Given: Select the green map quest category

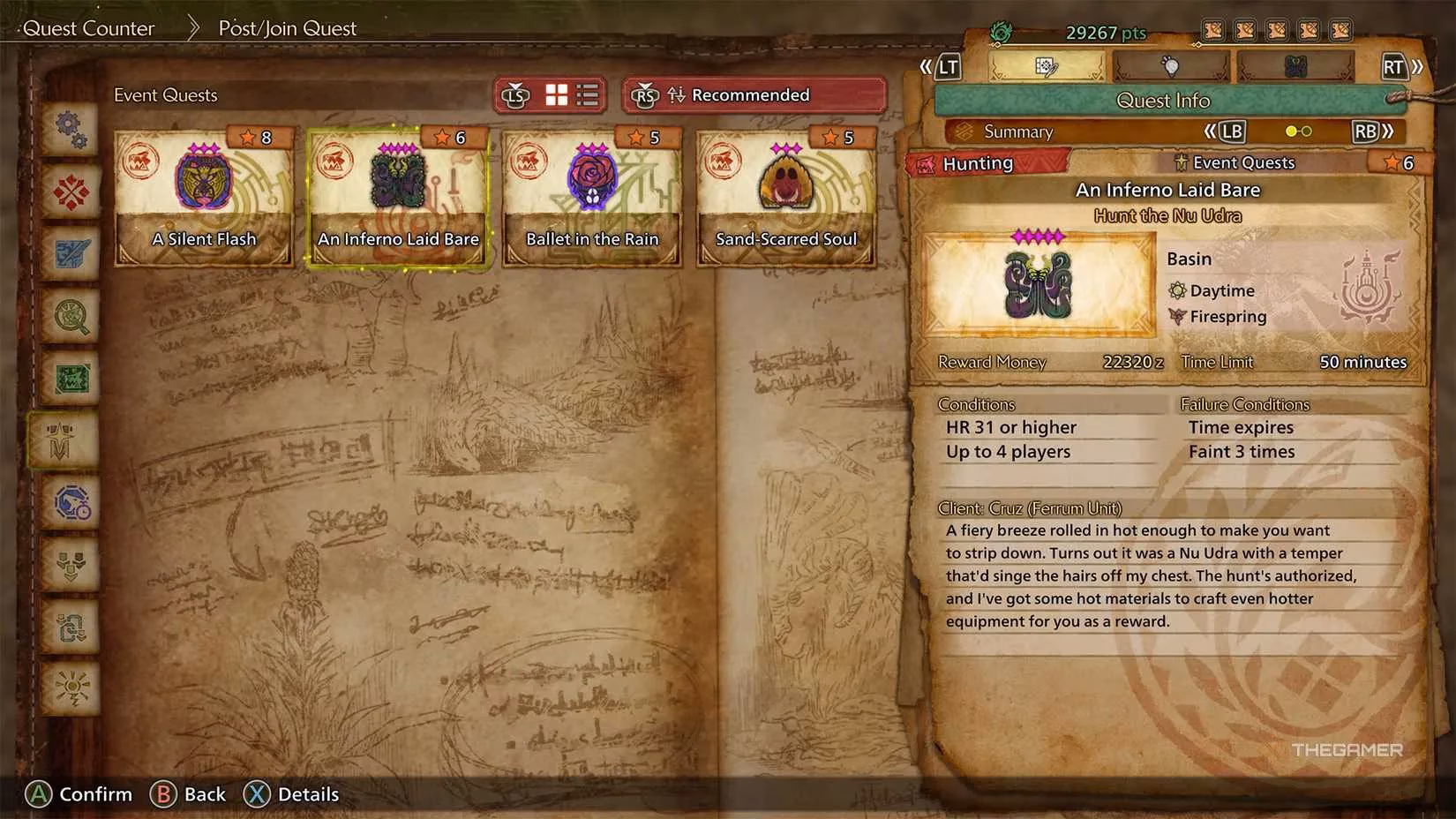Looking at the screenshot, I should tap(71, 378).
